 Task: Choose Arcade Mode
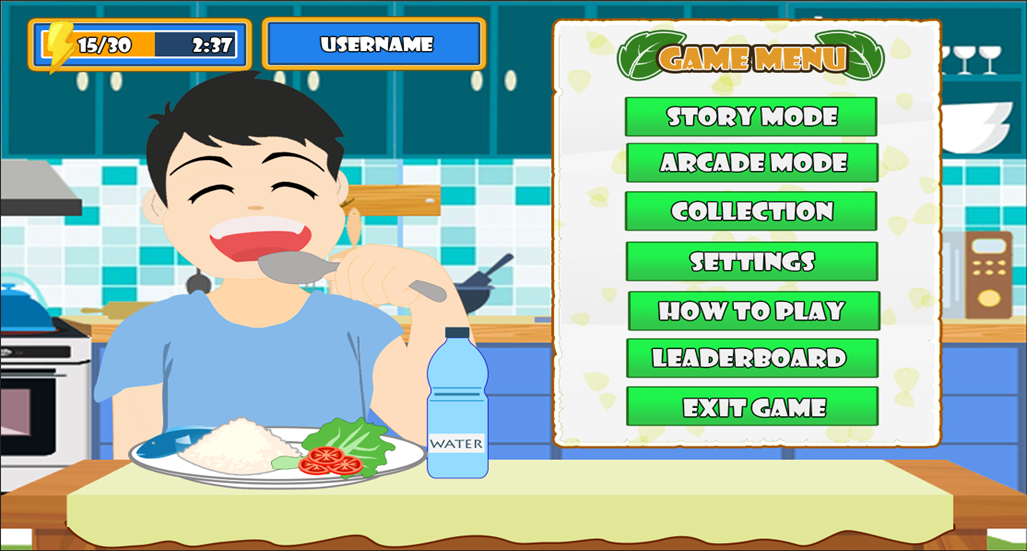coord(752,163)
